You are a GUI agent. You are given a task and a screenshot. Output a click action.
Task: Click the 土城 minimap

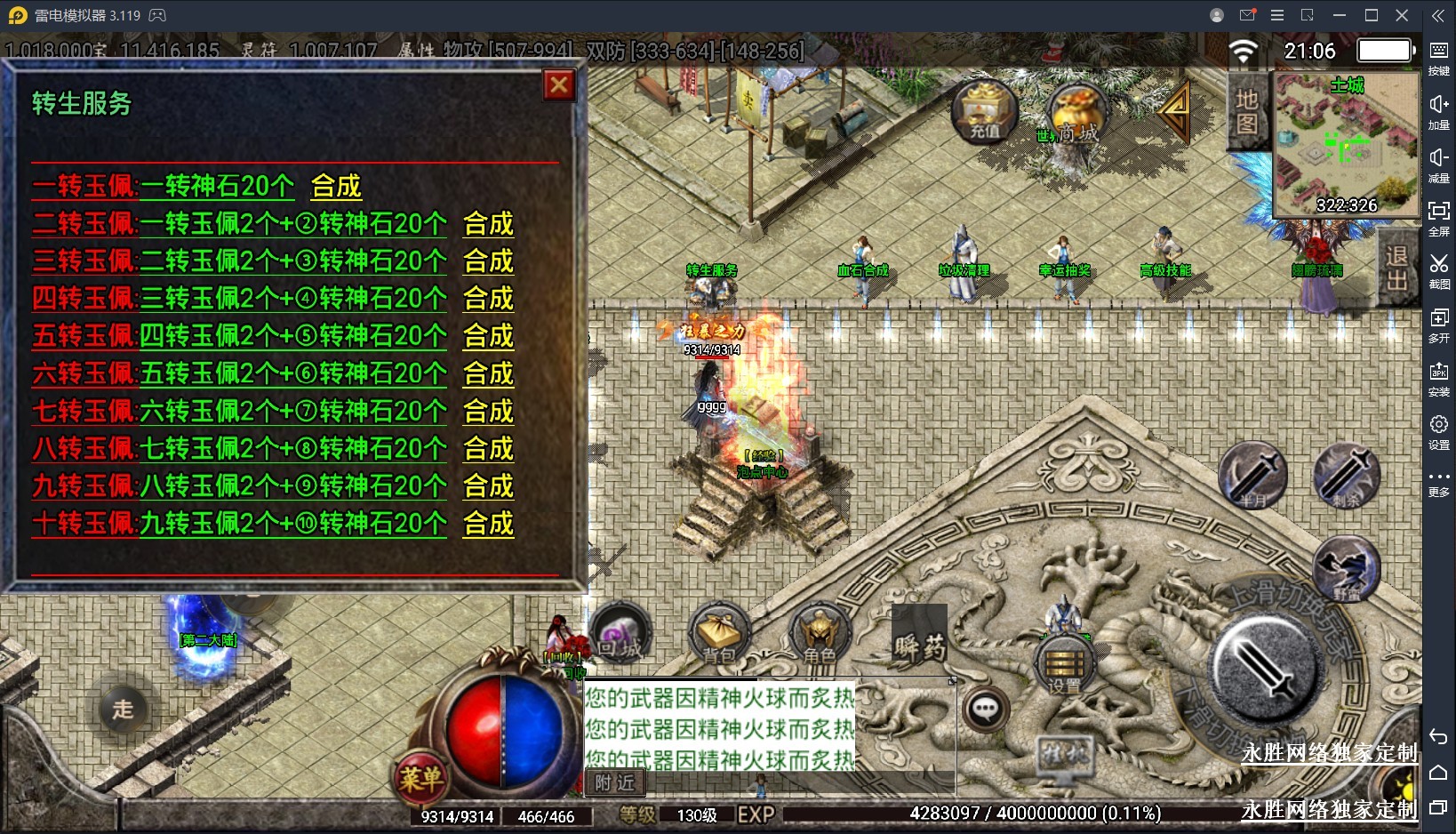[x=1346, y=146]
